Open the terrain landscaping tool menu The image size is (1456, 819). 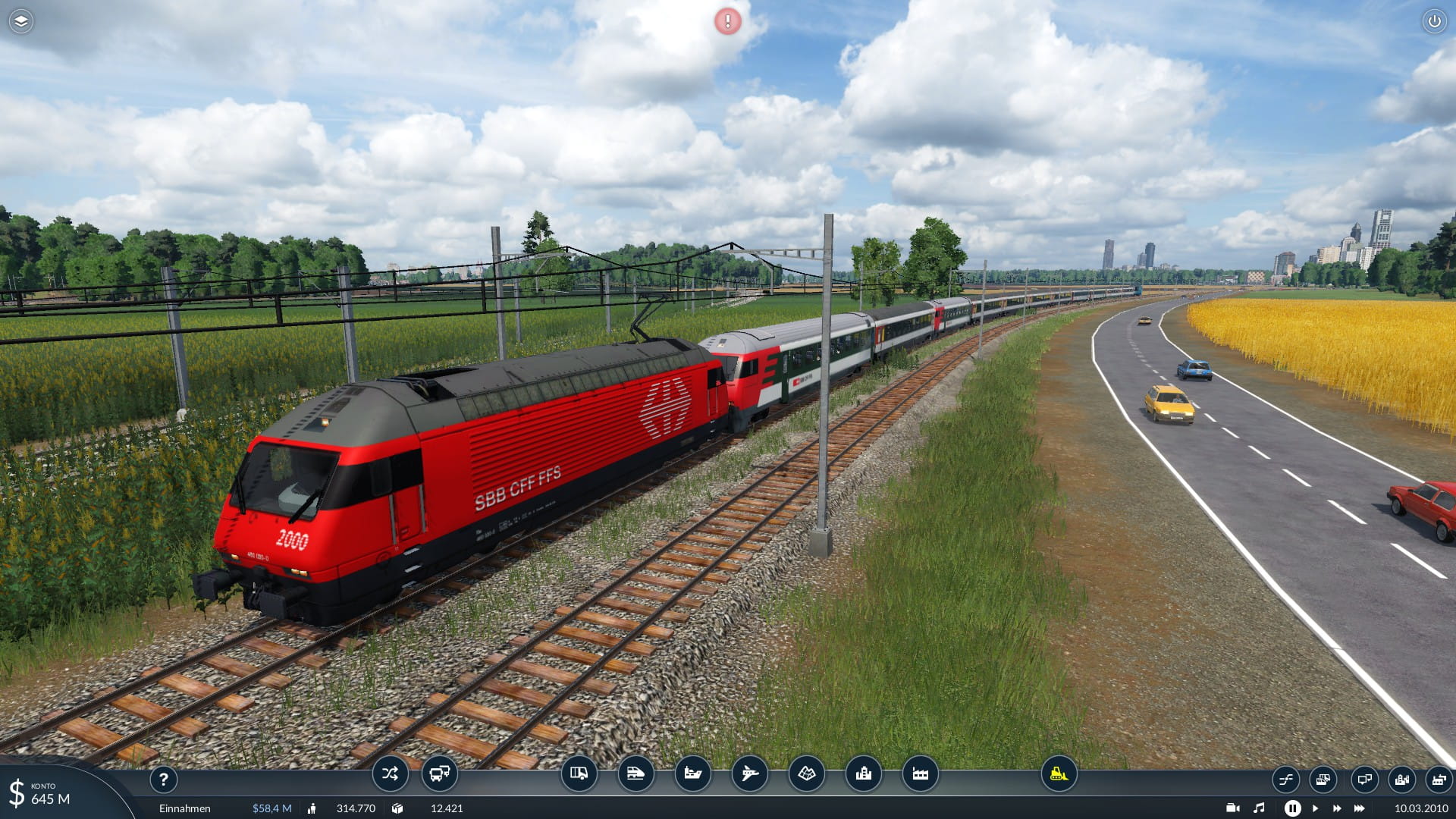click(x=806, y=773)
